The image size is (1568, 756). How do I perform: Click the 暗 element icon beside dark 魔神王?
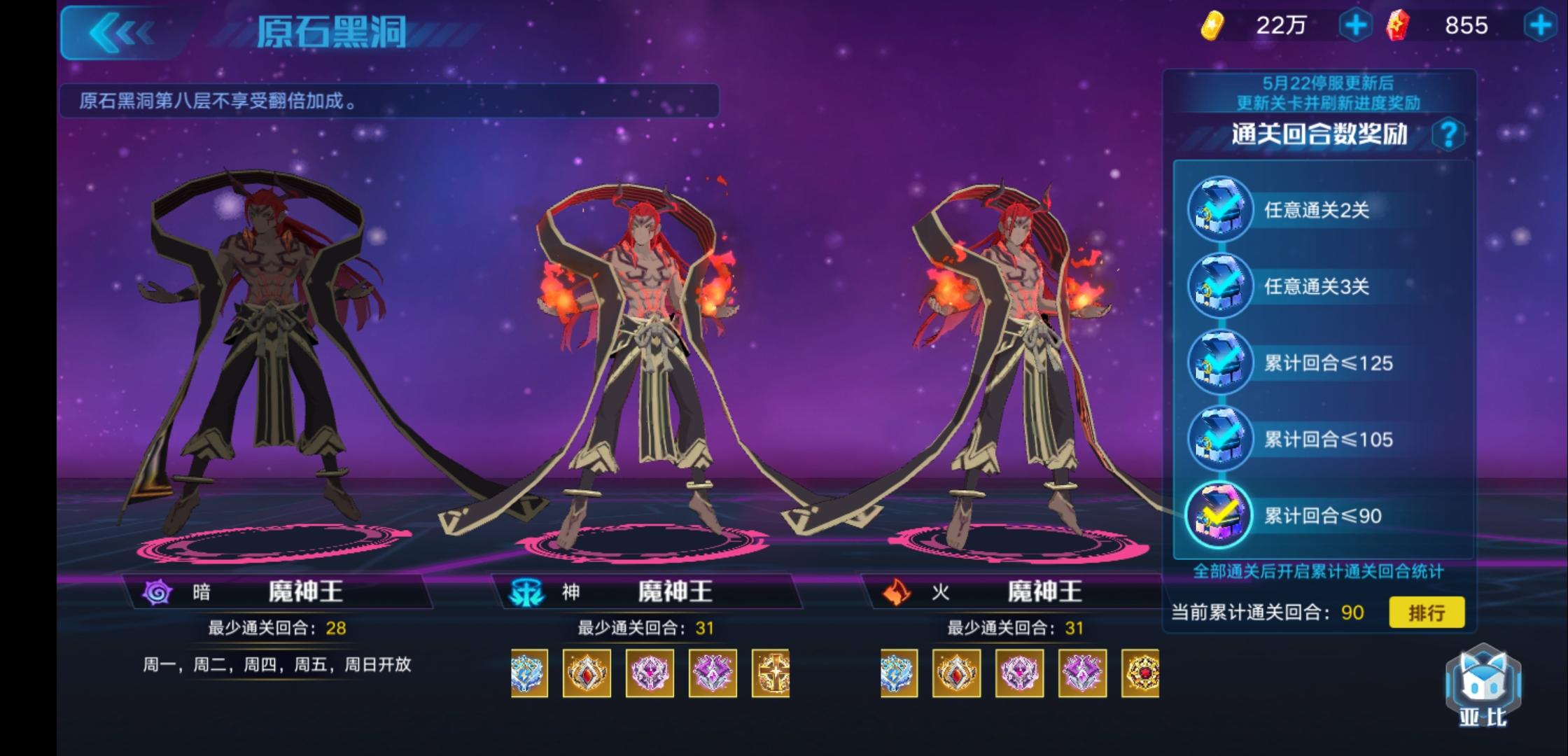click(155, 591)
